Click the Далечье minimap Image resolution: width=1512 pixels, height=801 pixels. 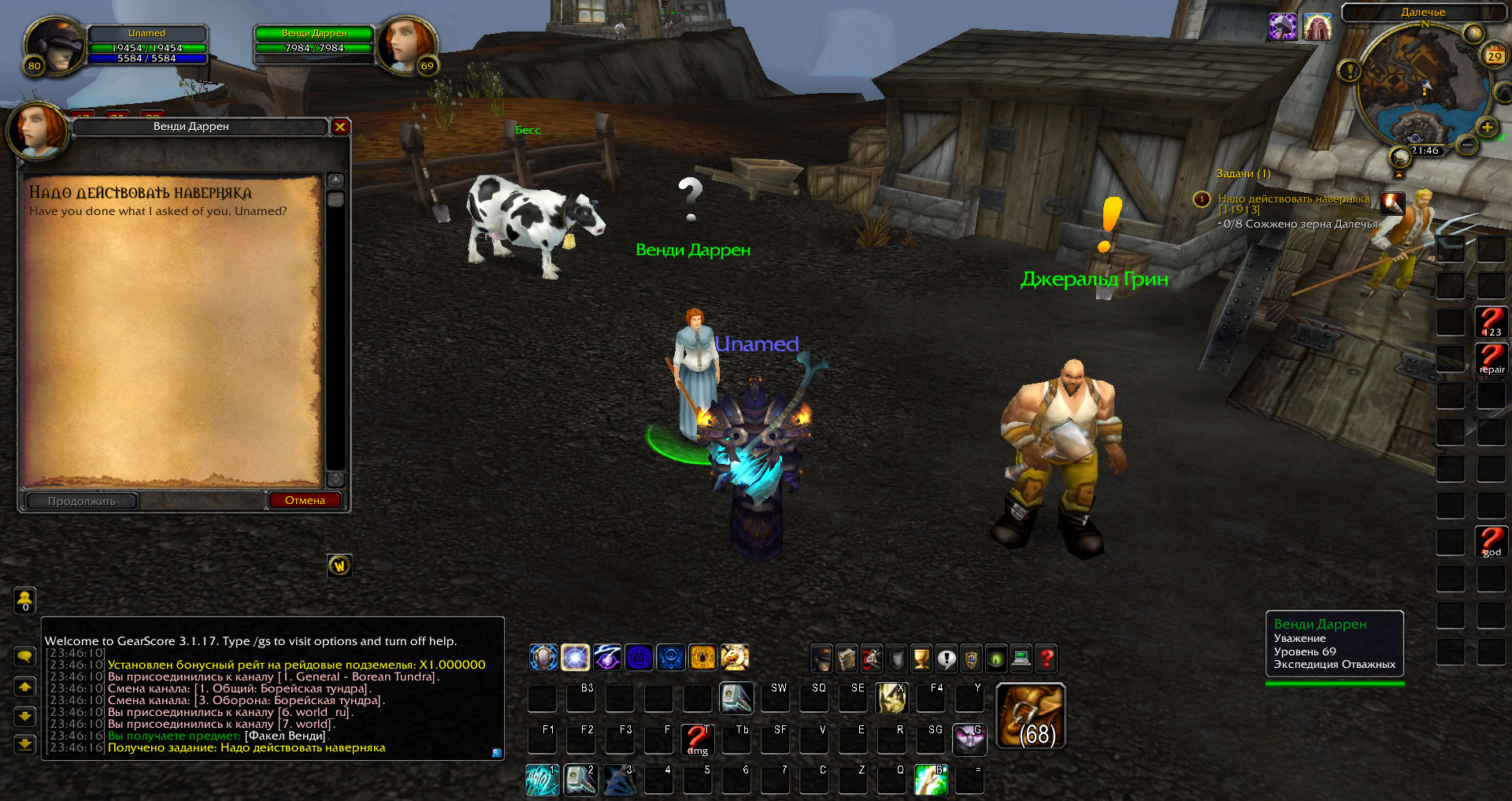click(x=1423, y=87)
